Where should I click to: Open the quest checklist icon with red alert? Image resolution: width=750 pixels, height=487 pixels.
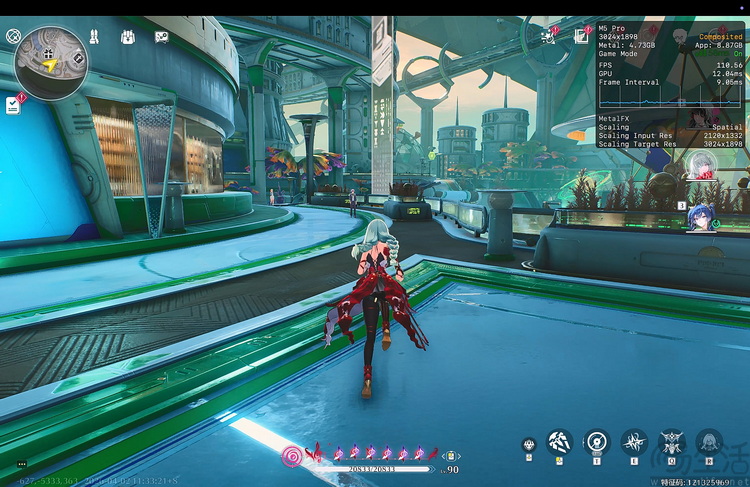click(13, 104)
